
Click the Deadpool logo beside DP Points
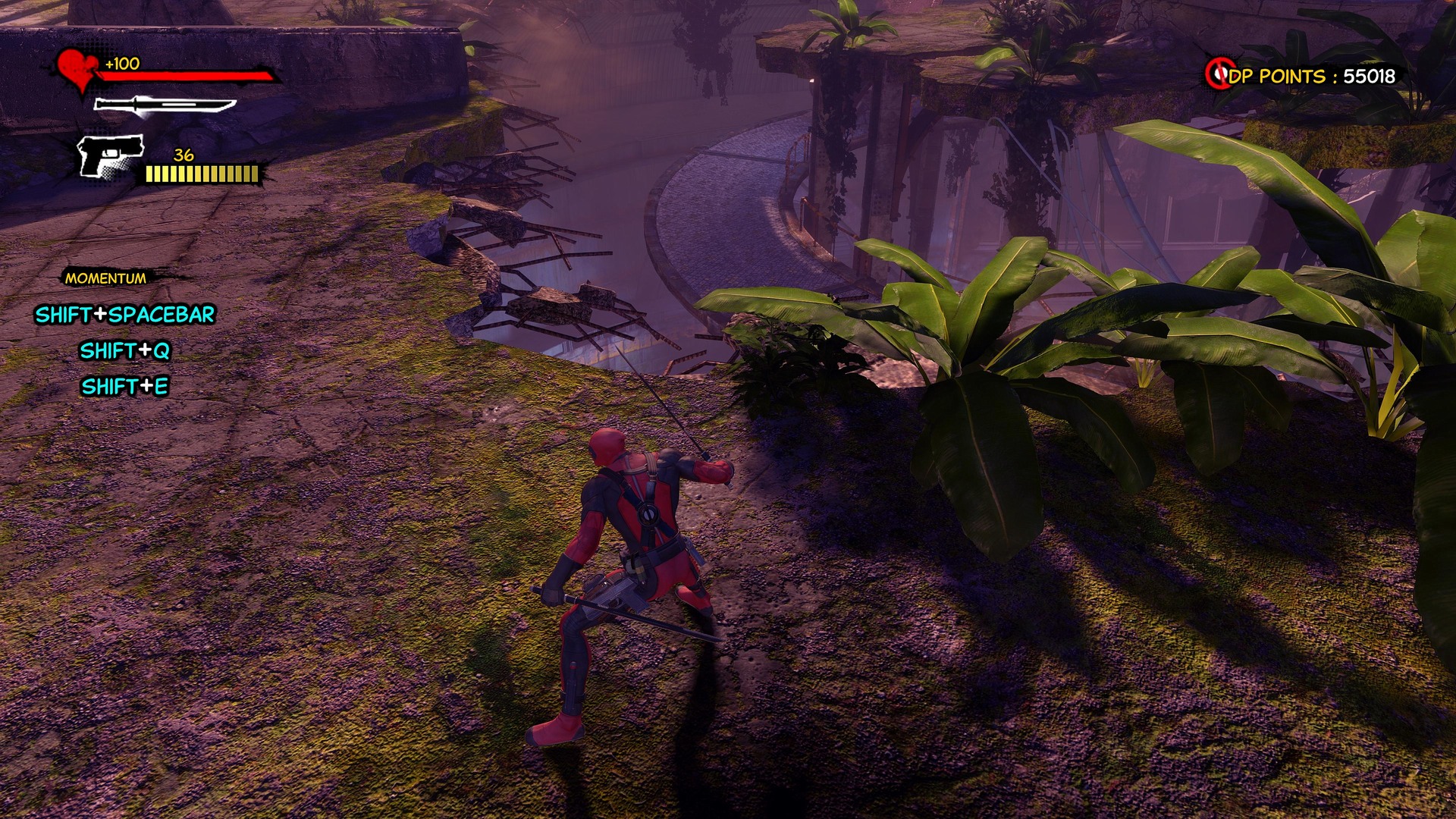(x=1219, y=74)
